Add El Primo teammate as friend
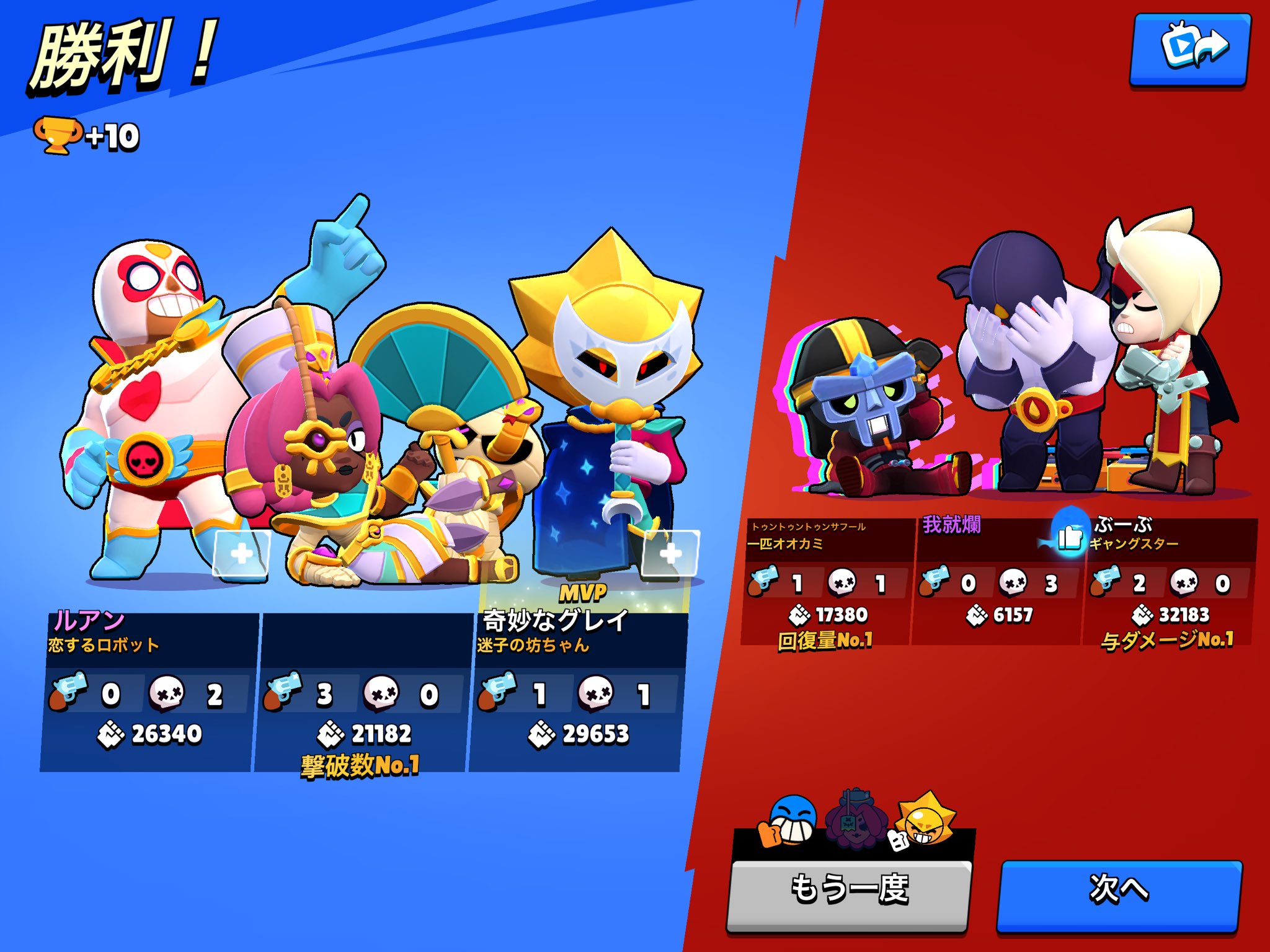The height and width of the screenshot is (952, 1270). 241,553
